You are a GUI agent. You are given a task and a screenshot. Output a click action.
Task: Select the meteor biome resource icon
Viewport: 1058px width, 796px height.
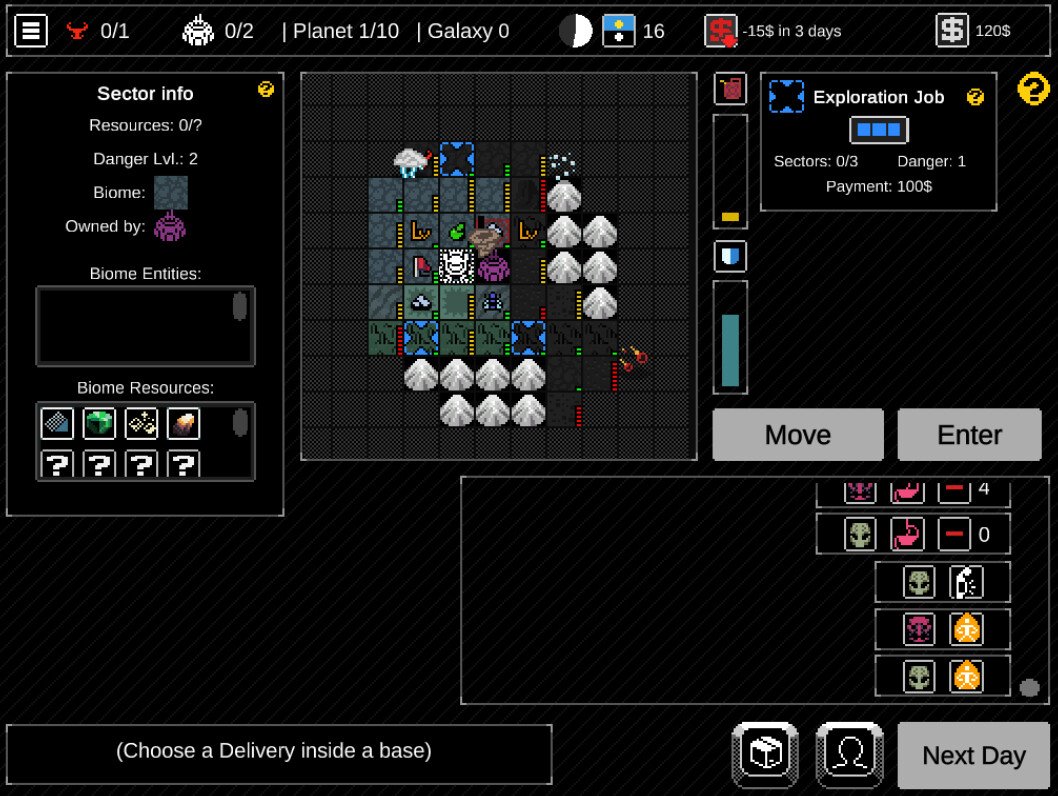coord(183,424)
